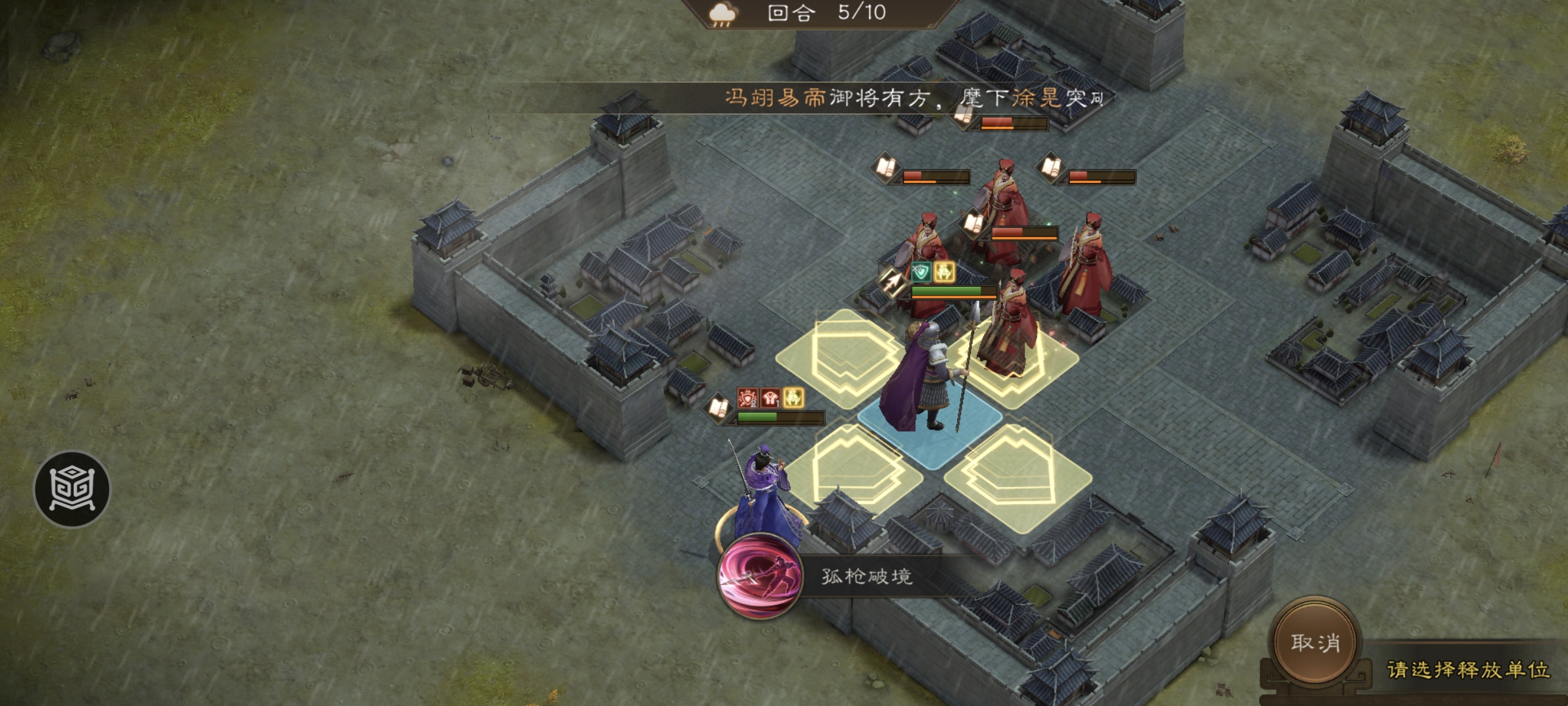Click the rain cloud weather icon
The image size is (1568, 706).
723,14
